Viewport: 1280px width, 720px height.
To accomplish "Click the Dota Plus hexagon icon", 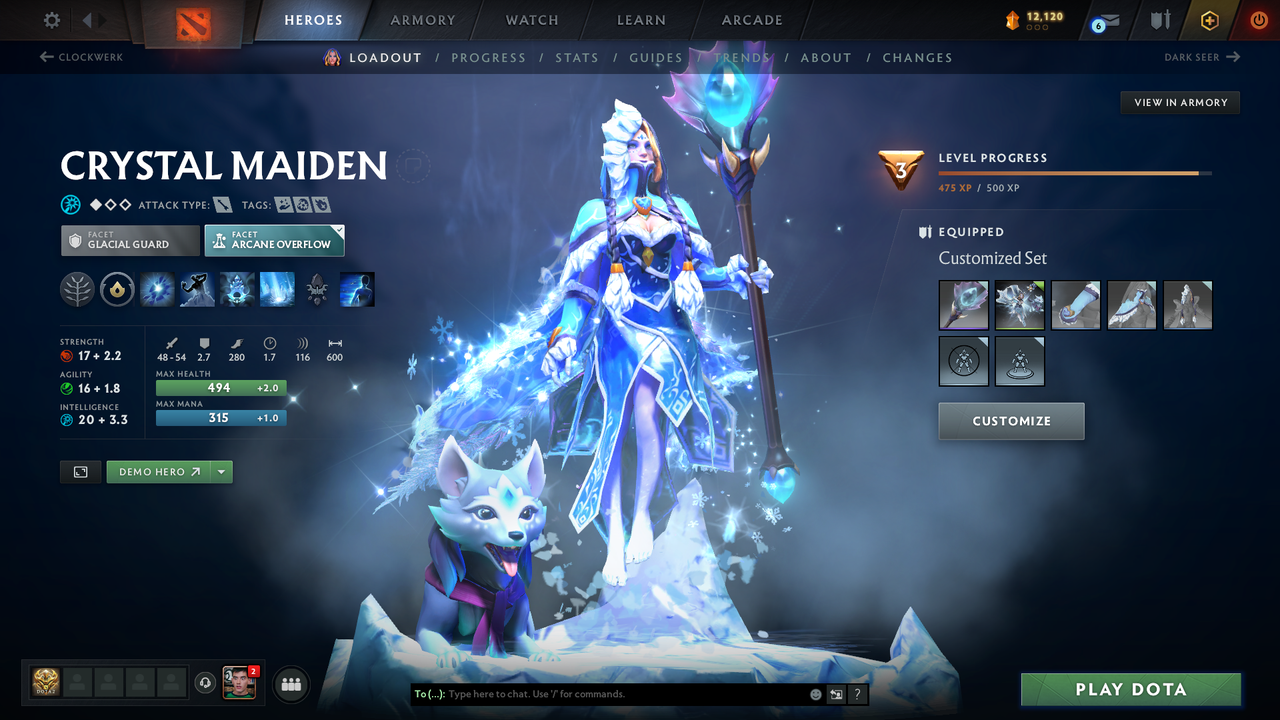I will tap(1209, 20).
